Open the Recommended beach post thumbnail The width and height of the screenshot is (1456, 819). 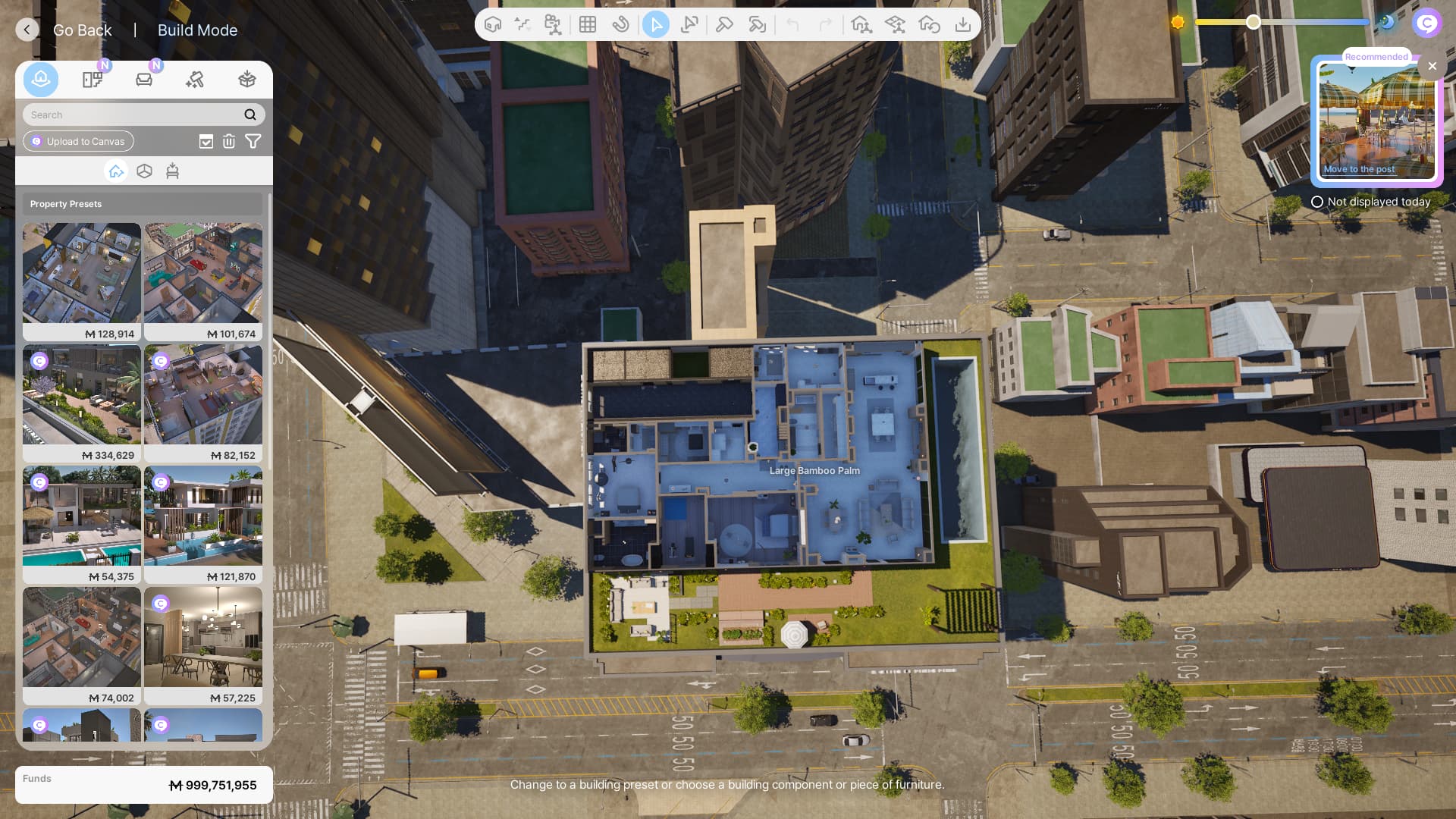click(1376, 121)
